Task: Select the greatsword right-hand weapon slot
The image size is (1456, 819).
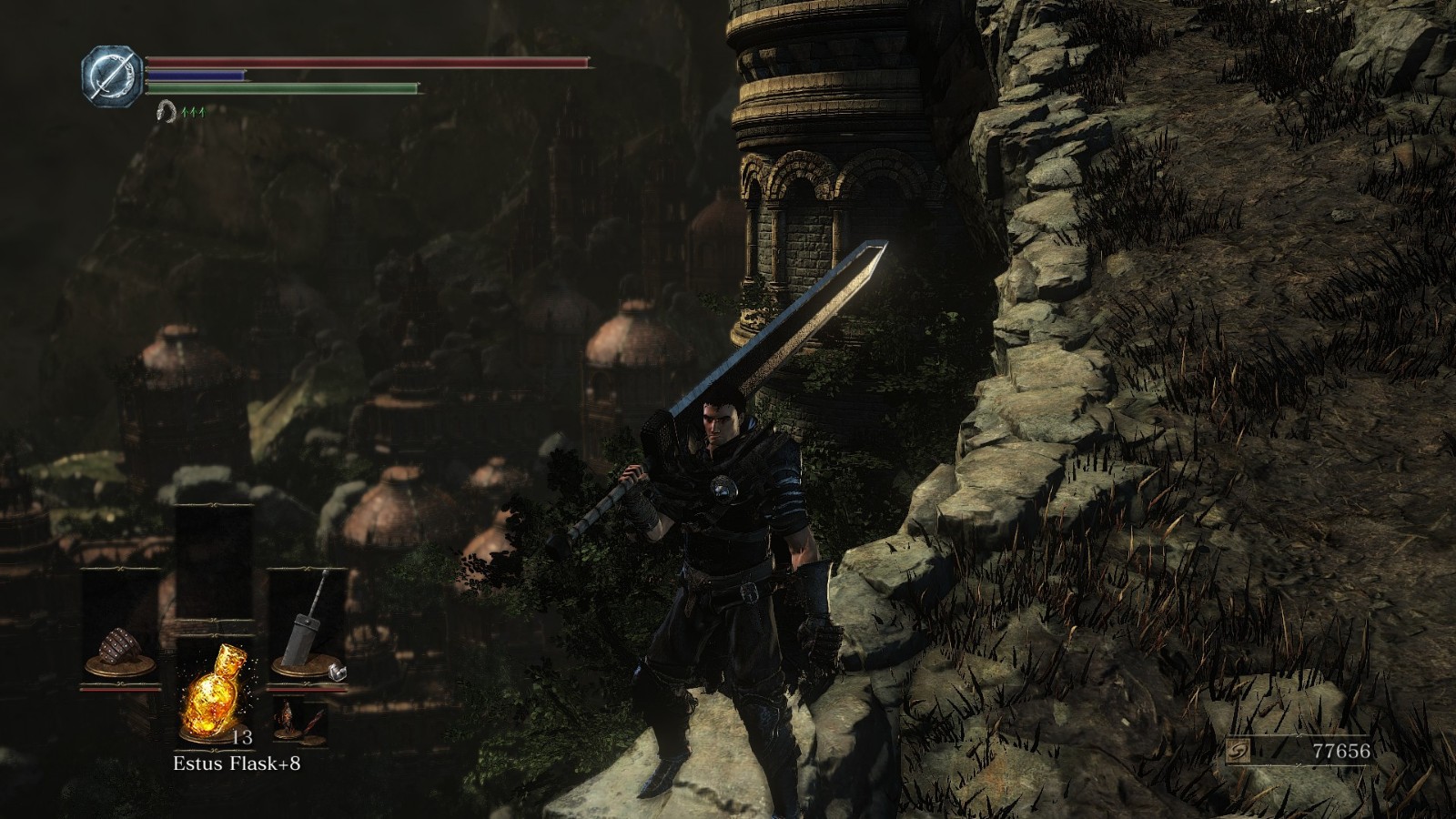Action: pos(308,628)
